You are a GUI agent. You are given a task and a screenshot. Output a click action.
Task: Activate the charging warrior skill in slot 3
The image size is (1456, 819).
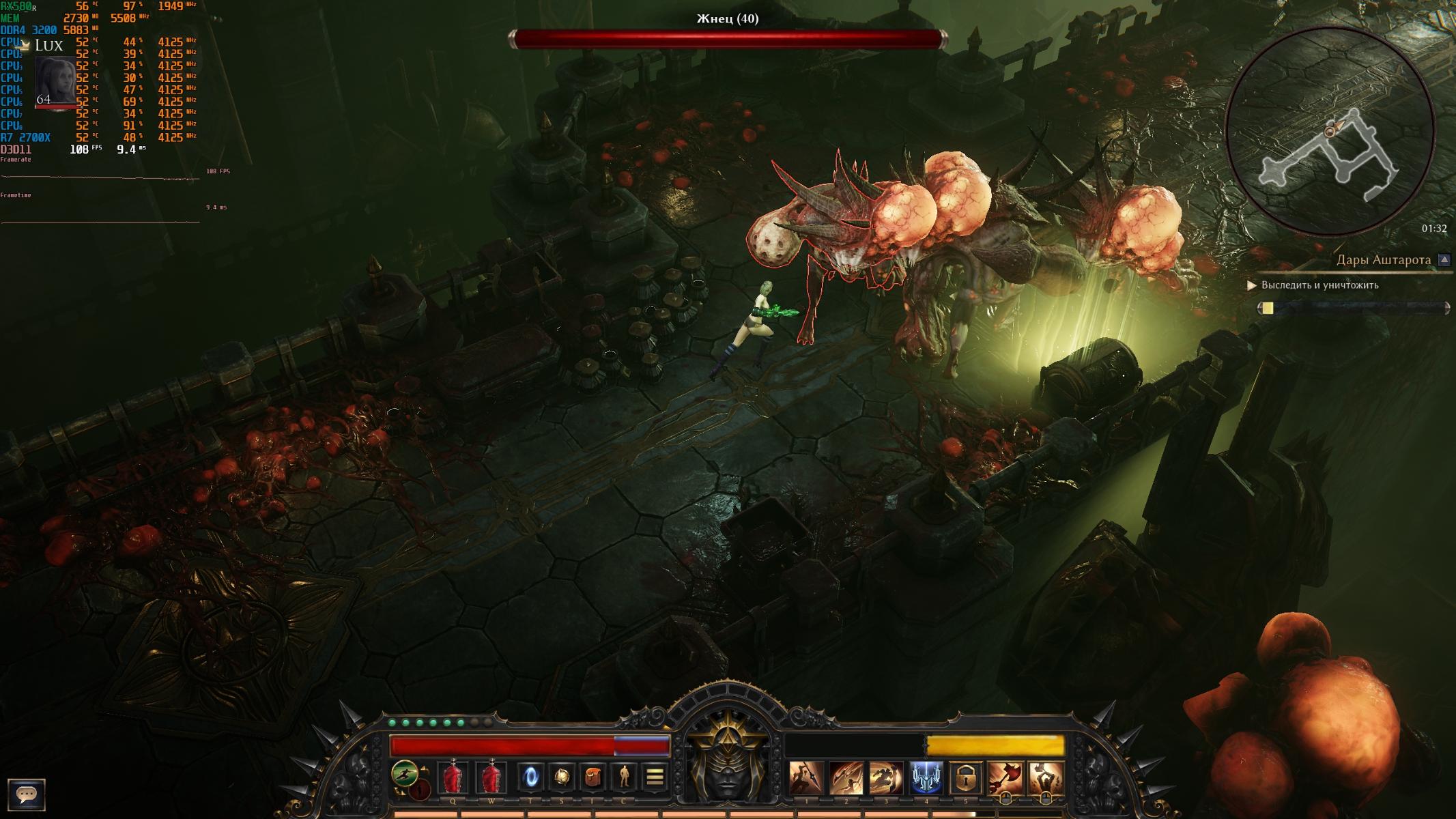(x=886, y=778)
